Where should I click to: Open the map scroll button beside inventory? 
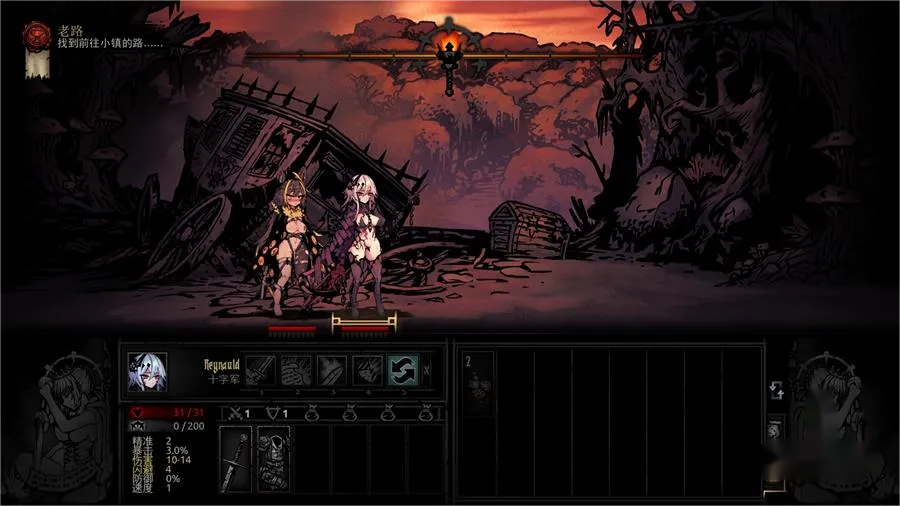(775, 431)
